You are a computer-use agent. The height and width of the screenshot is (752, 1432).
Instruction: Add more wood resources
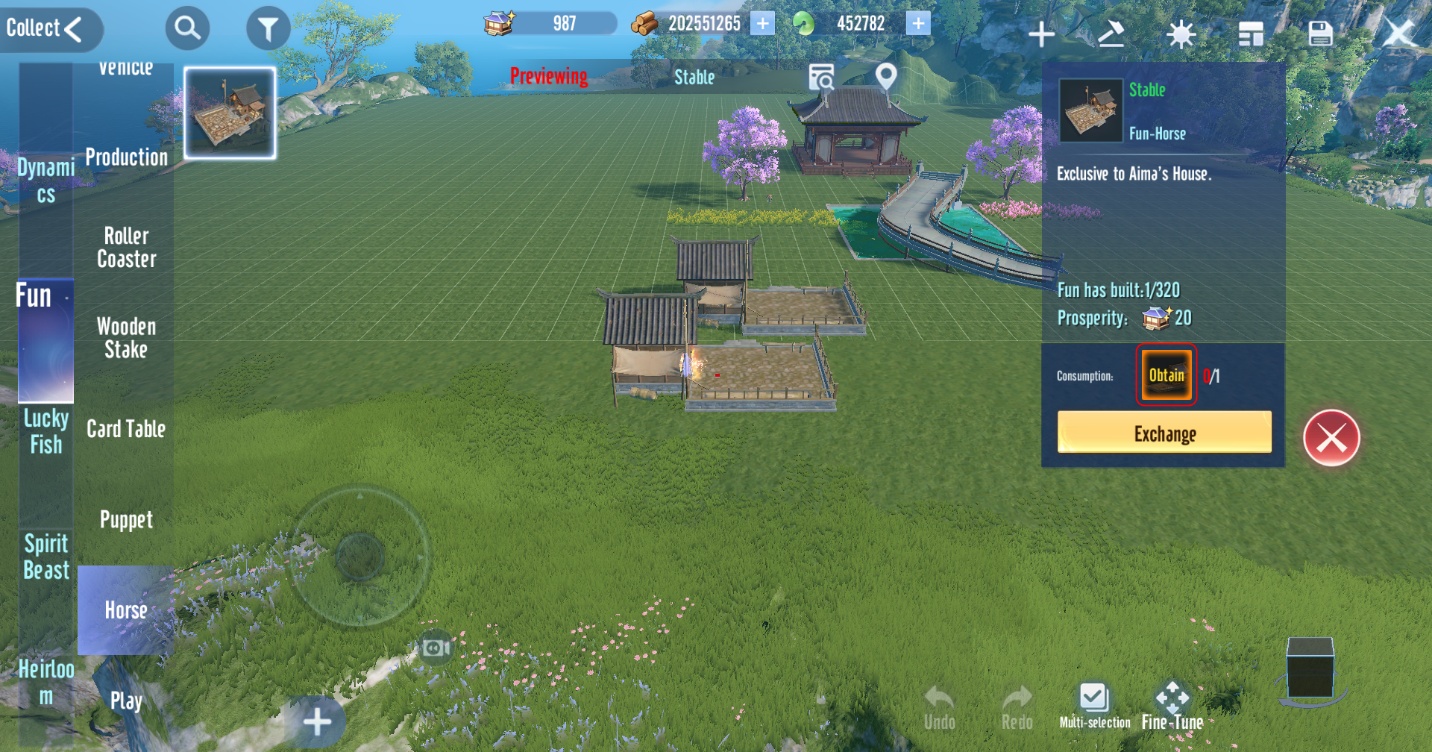pos(762,23)
